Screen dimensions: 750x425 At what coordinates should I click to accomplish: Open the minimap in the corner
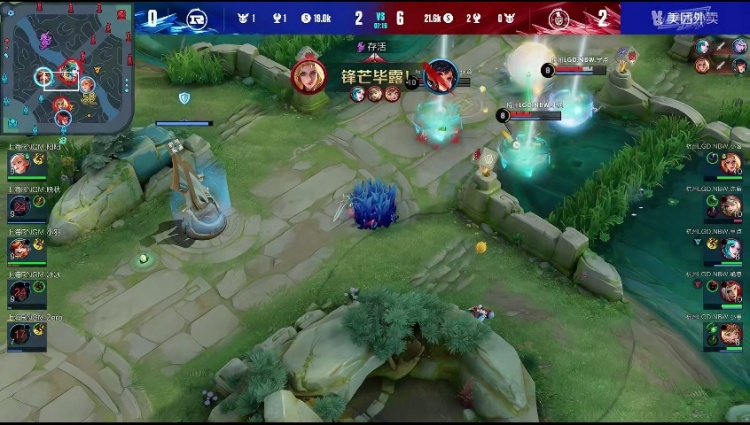pos(67,67)
